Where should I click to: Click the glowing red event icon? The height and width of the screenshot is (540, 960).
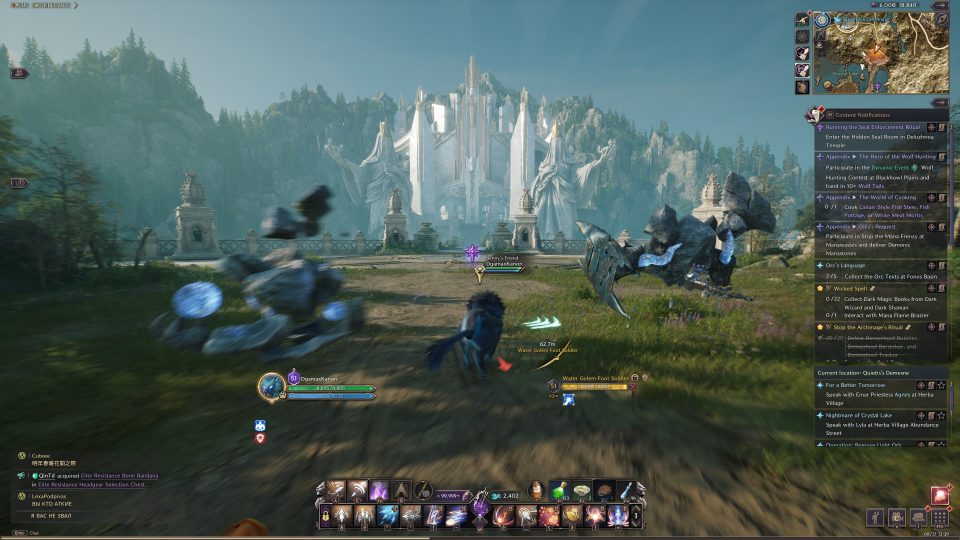click(x=940, y=494)
